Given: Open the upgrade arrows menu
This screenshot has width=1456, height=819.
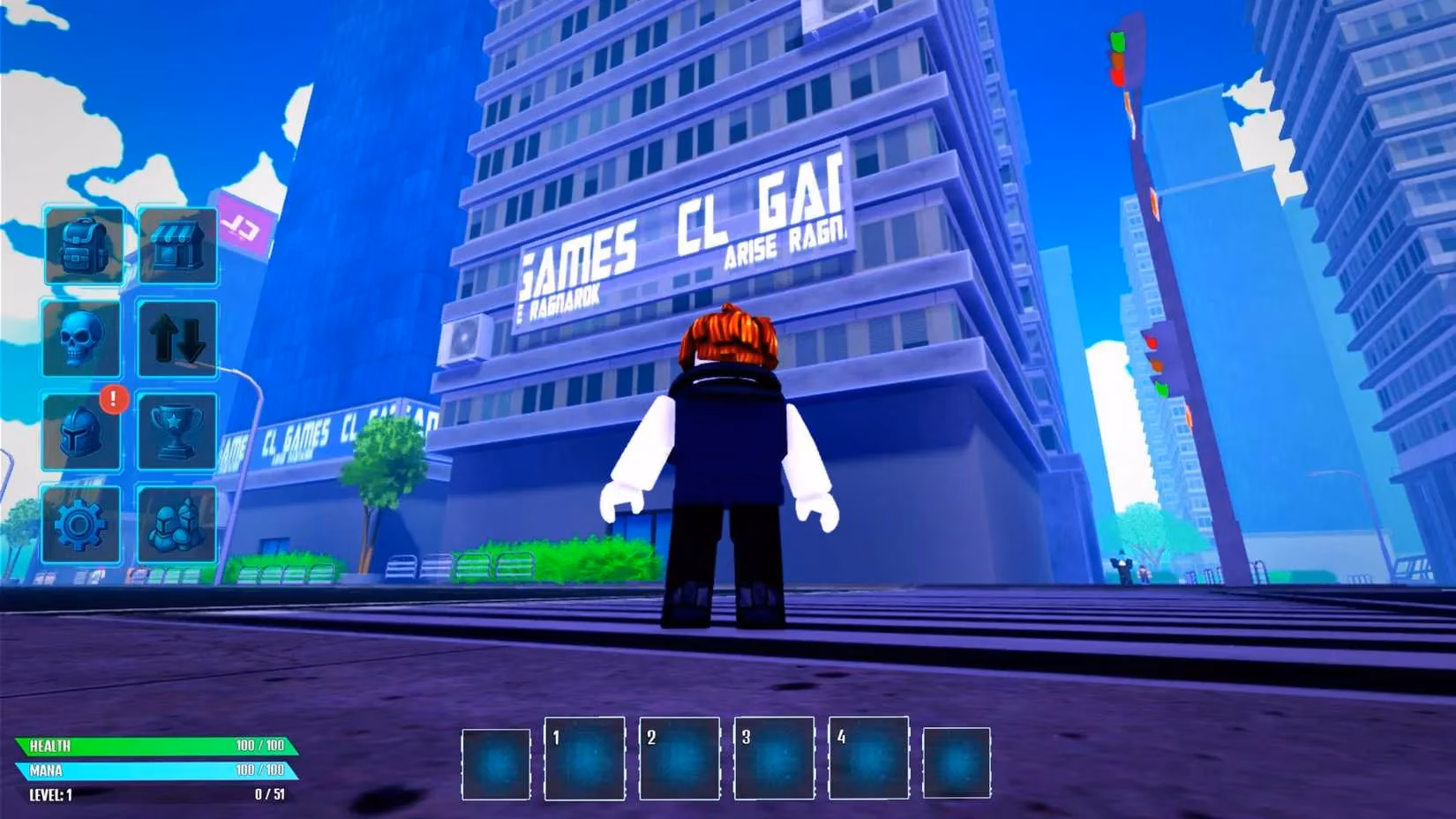Looking at the screenshot, I should [177, 341].
